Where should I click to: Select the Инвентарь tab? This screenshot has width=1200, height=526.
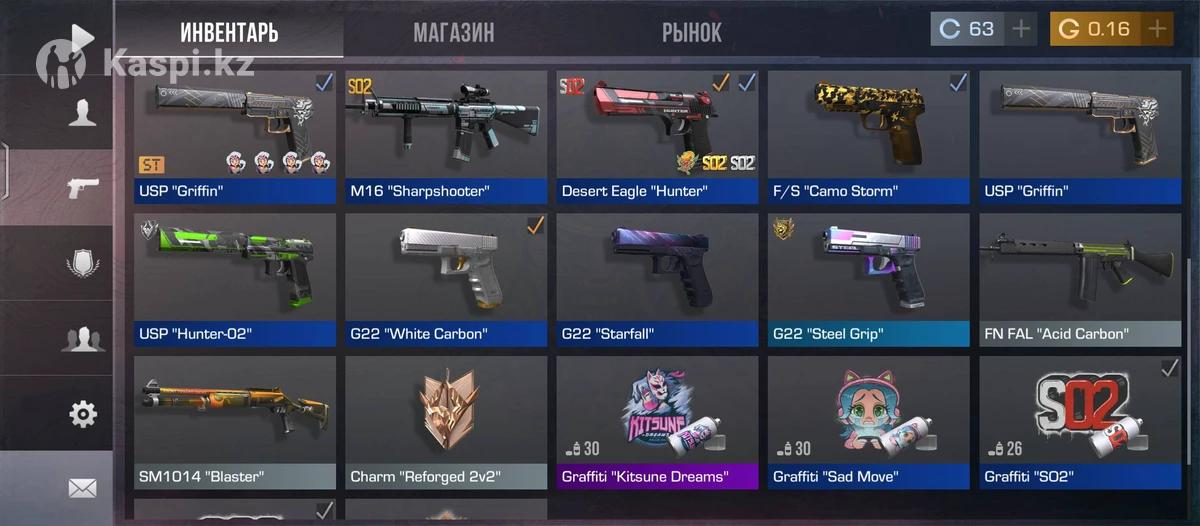tap(229, 32)
